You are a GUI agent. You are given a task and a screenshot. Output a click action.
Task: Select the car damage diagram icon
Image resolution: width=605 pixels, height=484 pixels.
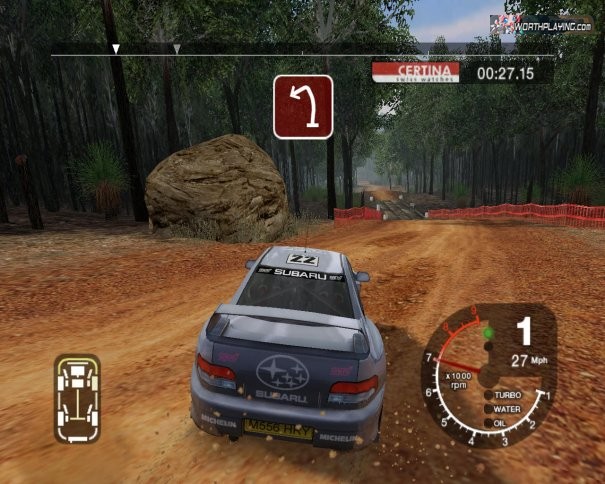tap(76, 399)
